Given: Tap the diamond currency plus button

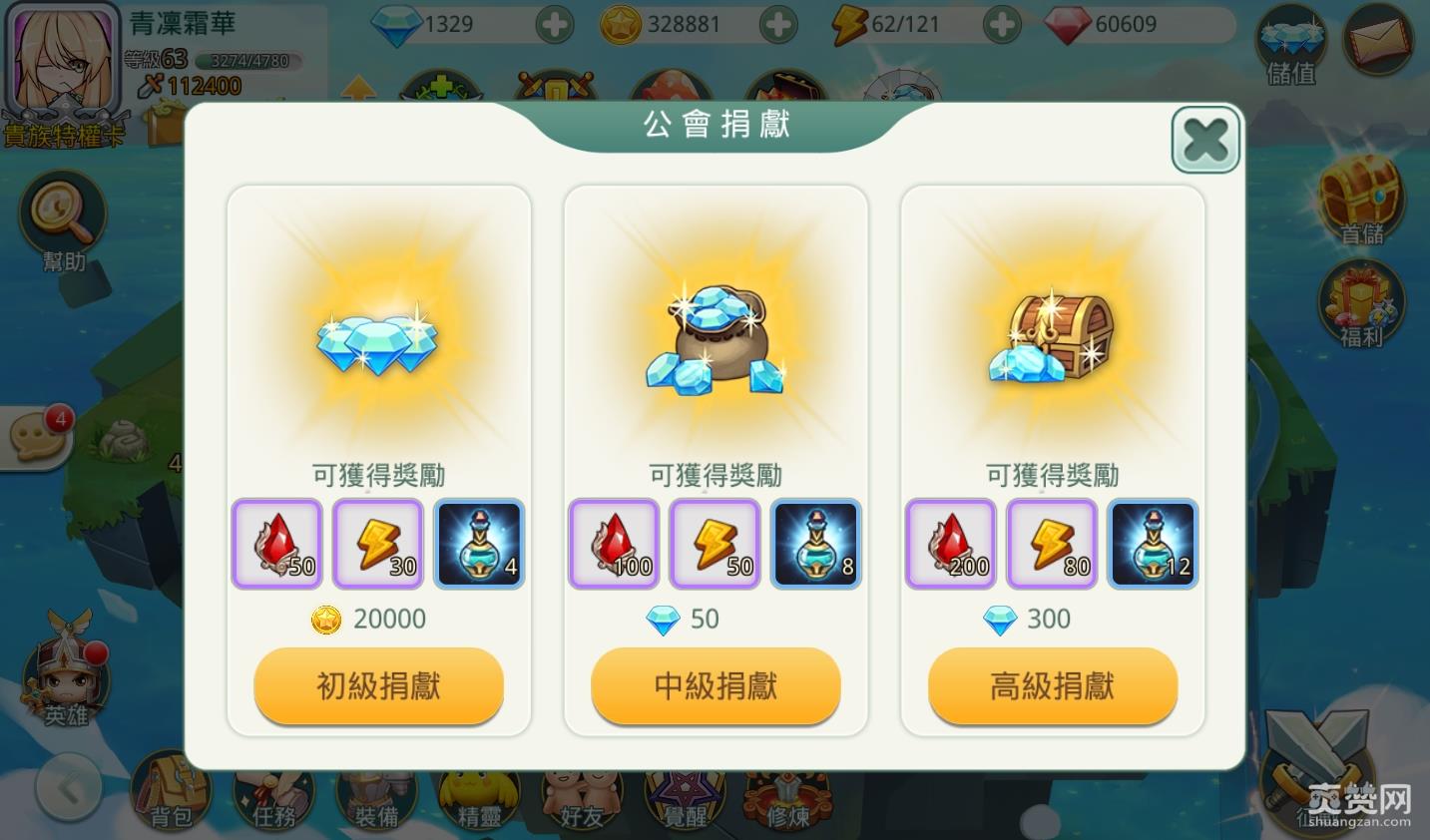Looking at the screenshot, I should point(555,24).
